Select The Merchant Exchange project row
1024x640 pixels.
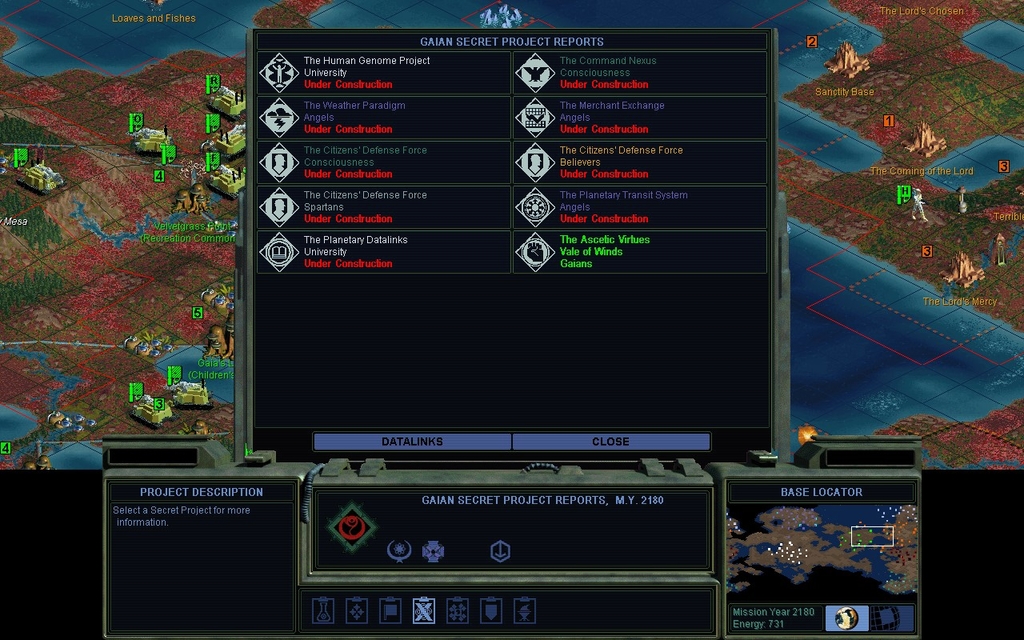coord(640,117)
